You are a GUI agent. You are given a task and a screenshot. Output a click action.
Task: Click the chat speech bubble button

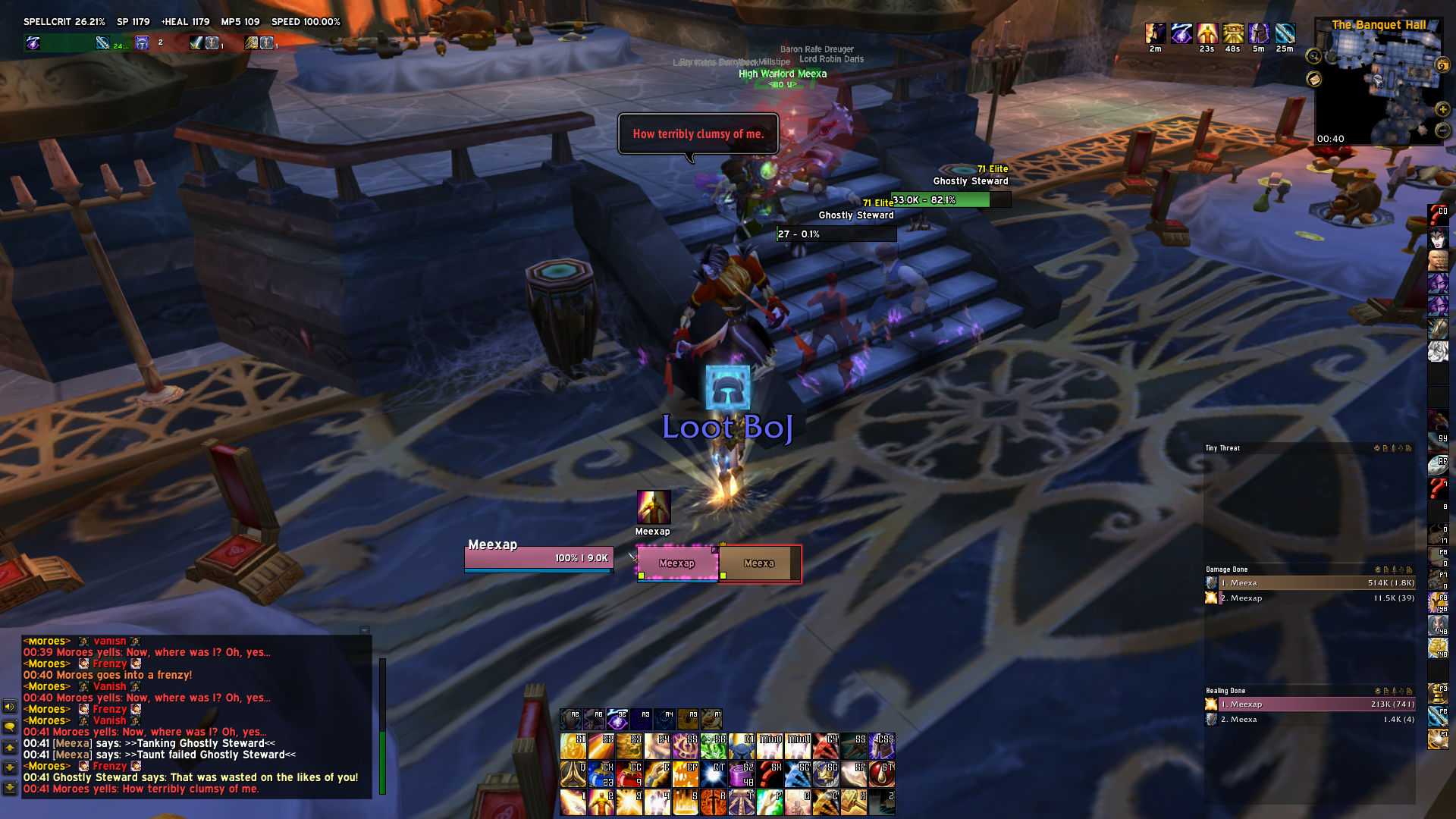[x=10, y=726]
